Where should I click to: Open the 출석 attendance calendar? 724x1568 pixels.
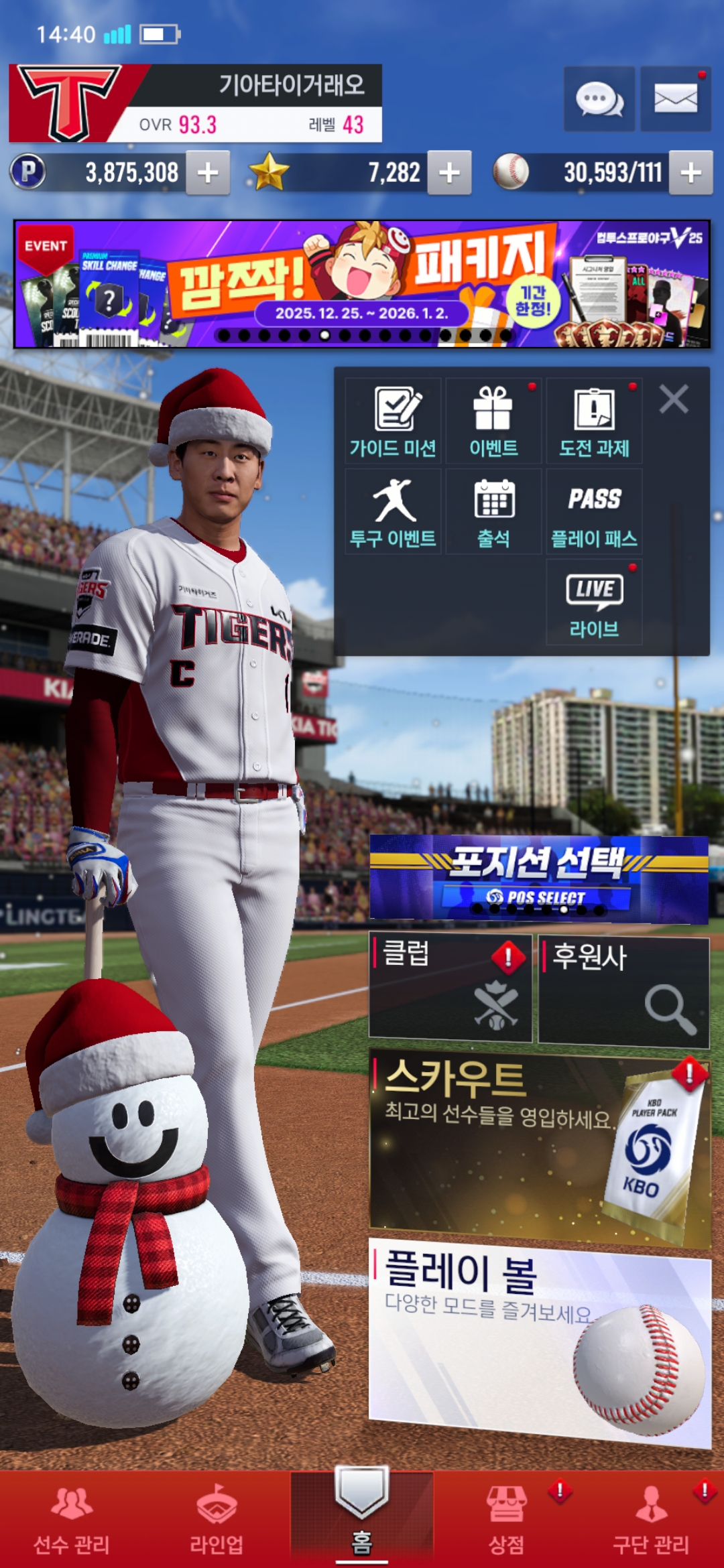493,511
